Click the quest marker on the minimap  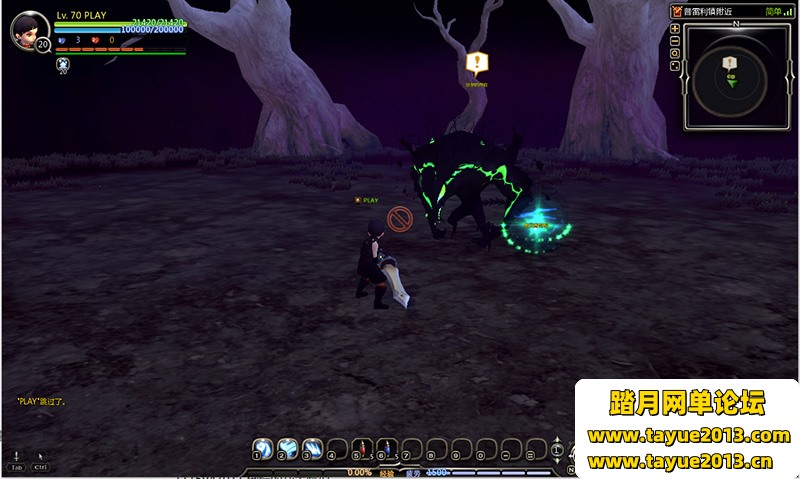pos(730,63)
